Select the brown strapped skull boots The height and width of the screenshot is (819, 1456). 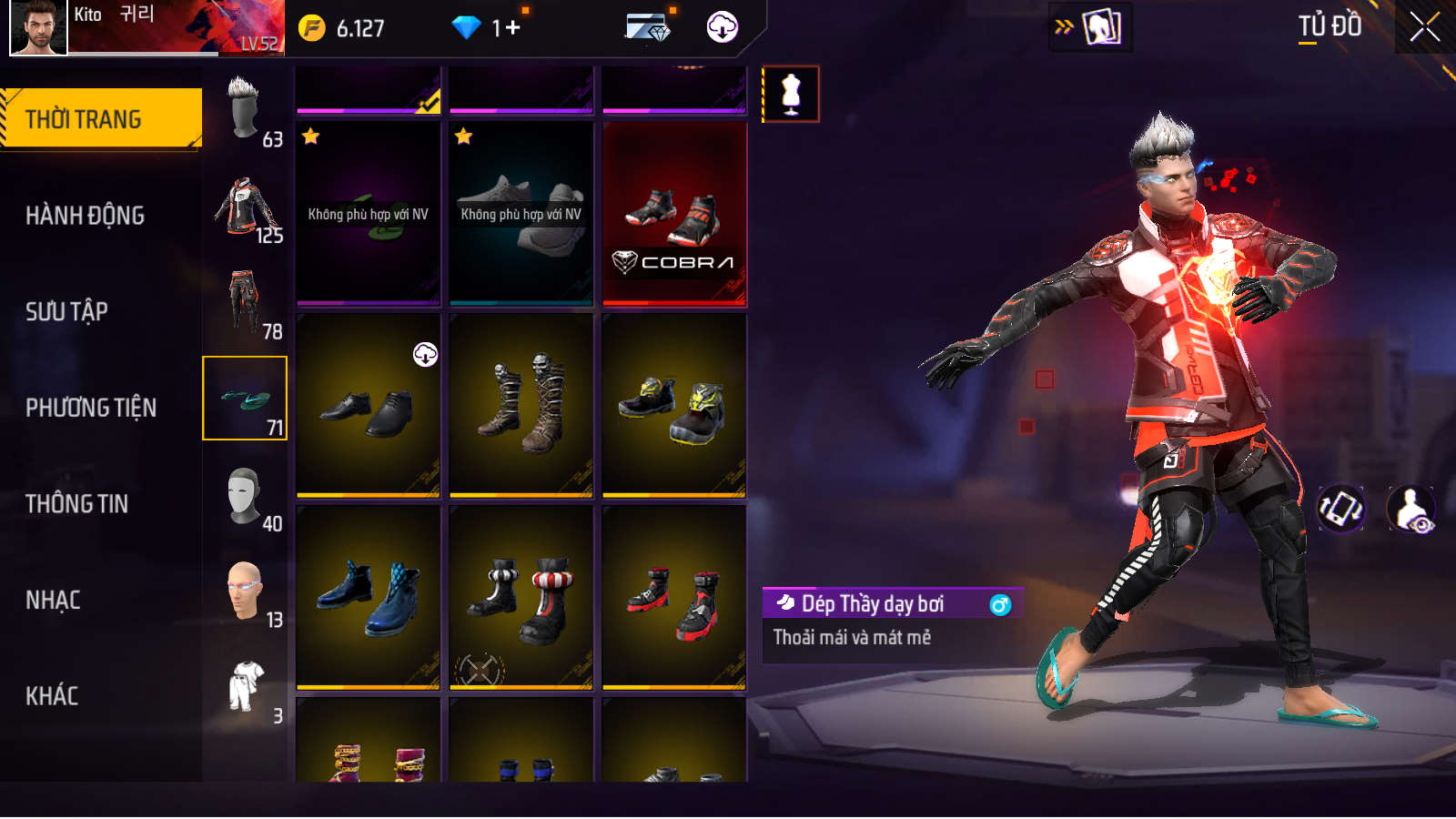(521, 406)
